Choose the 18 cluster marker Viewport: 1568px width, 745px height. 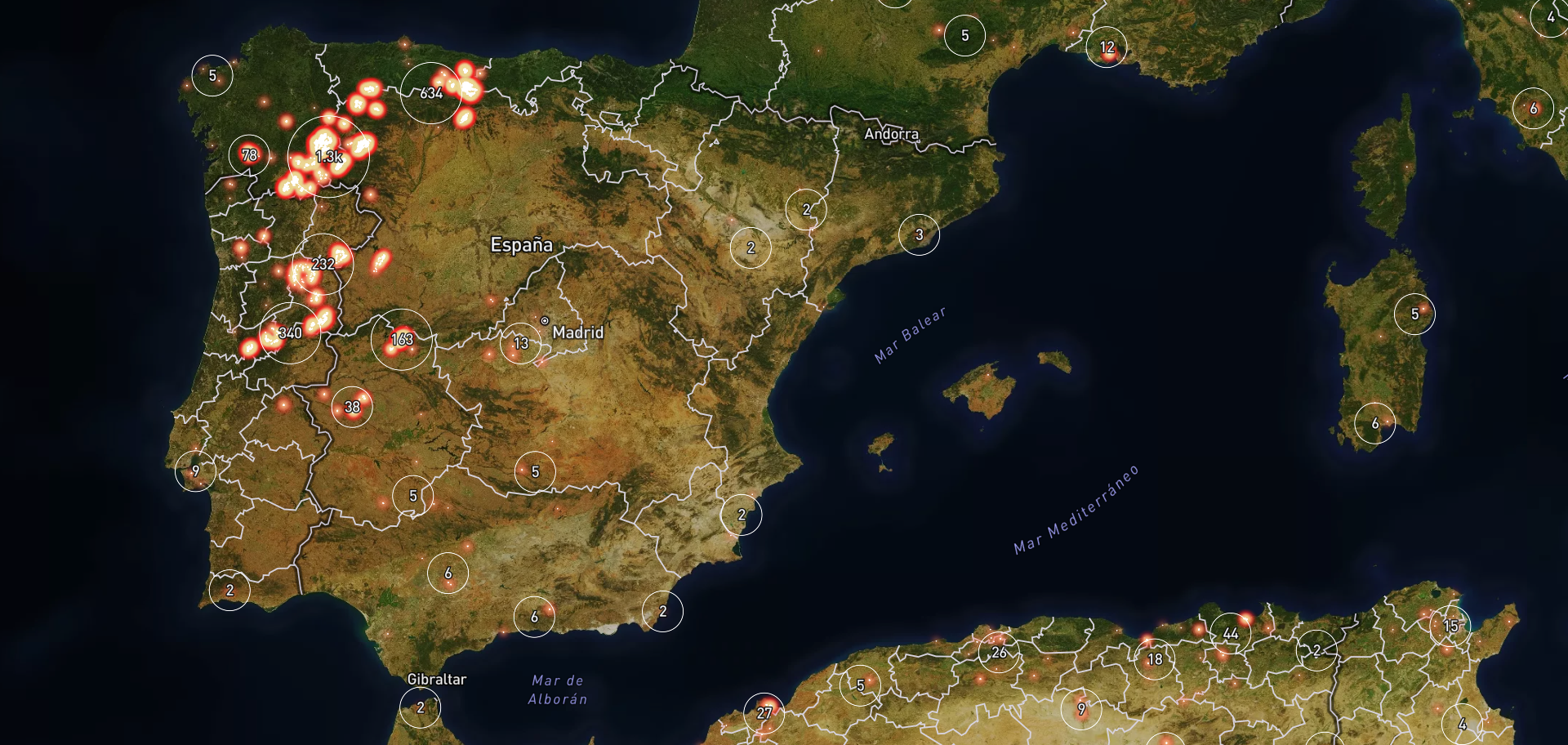[x=1155, y=659]
